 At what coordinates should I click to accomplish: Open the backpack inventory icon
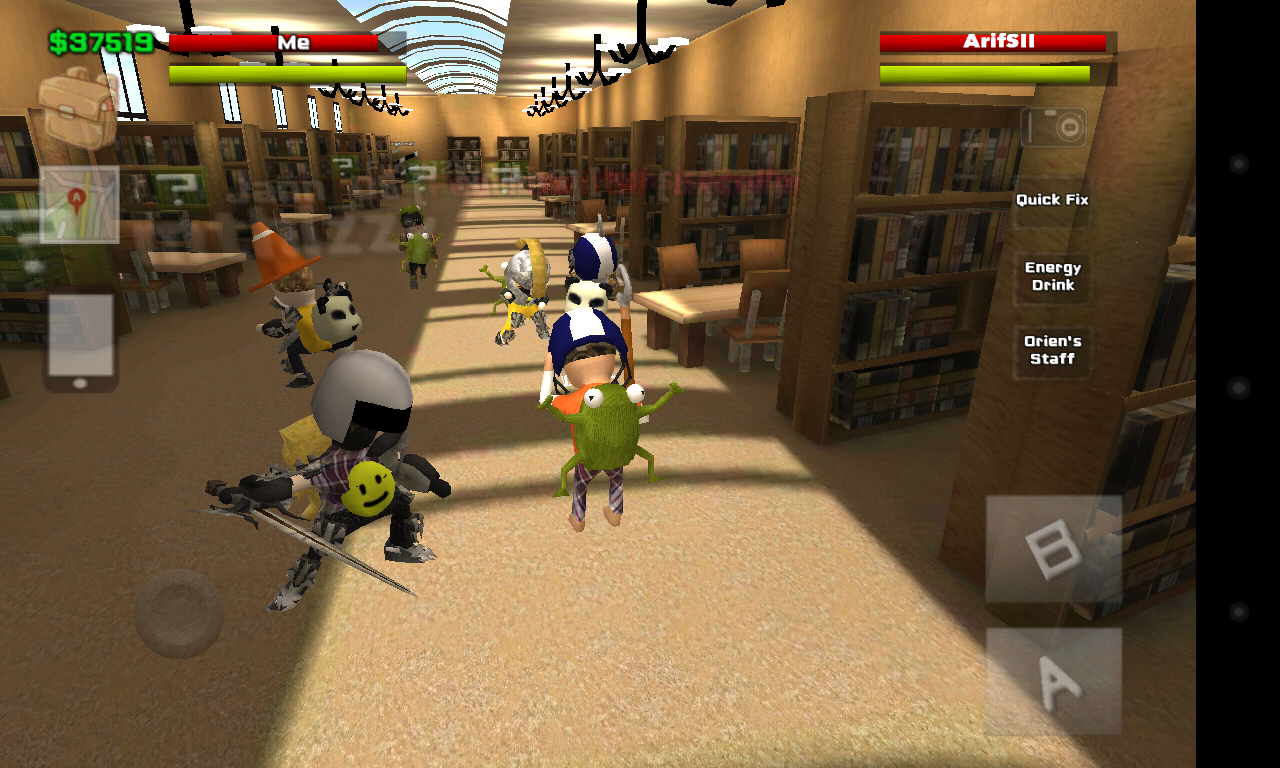(x=75, y=110)
